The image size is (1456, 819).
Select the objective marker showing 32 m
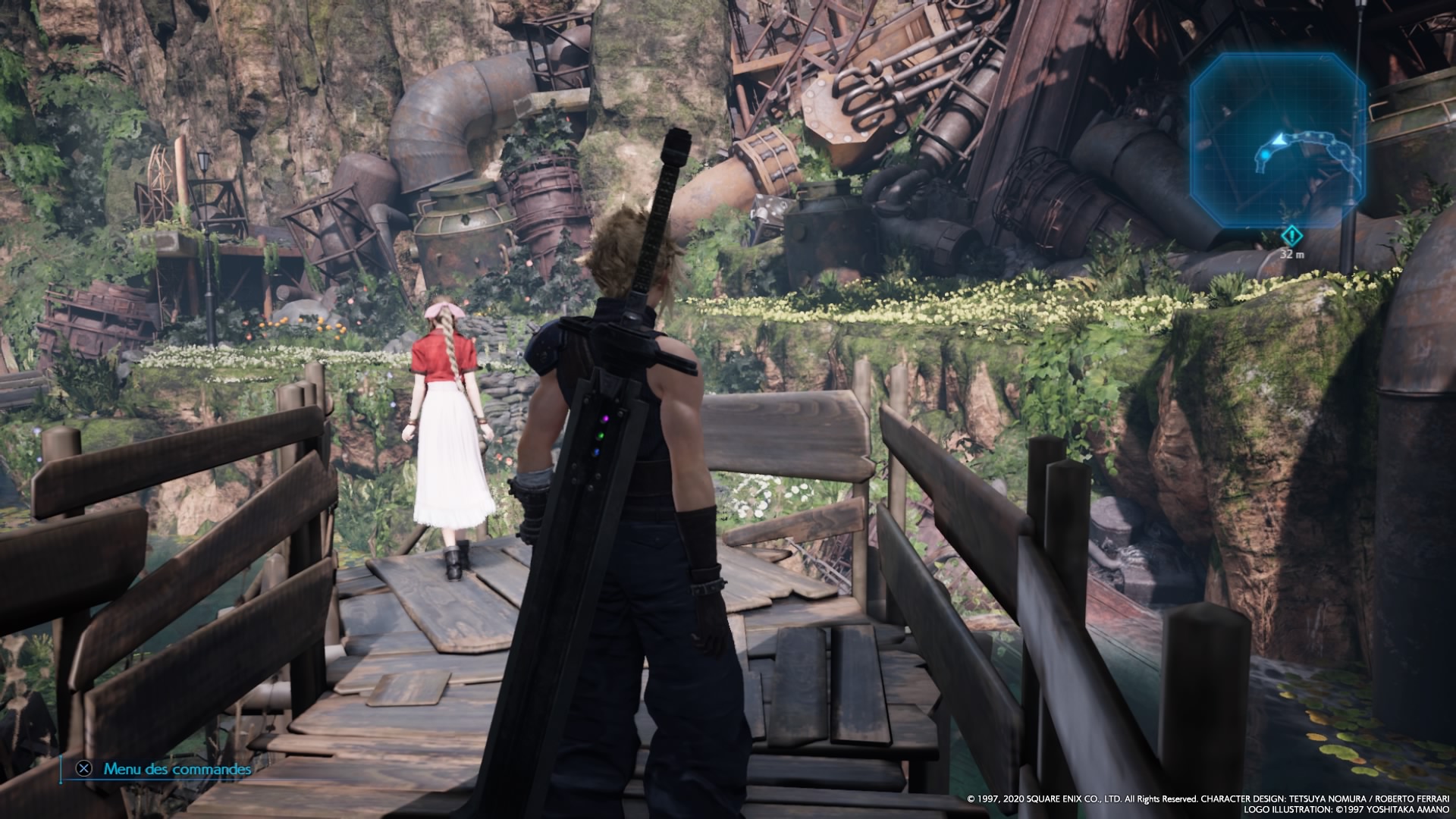(1291, 237)
